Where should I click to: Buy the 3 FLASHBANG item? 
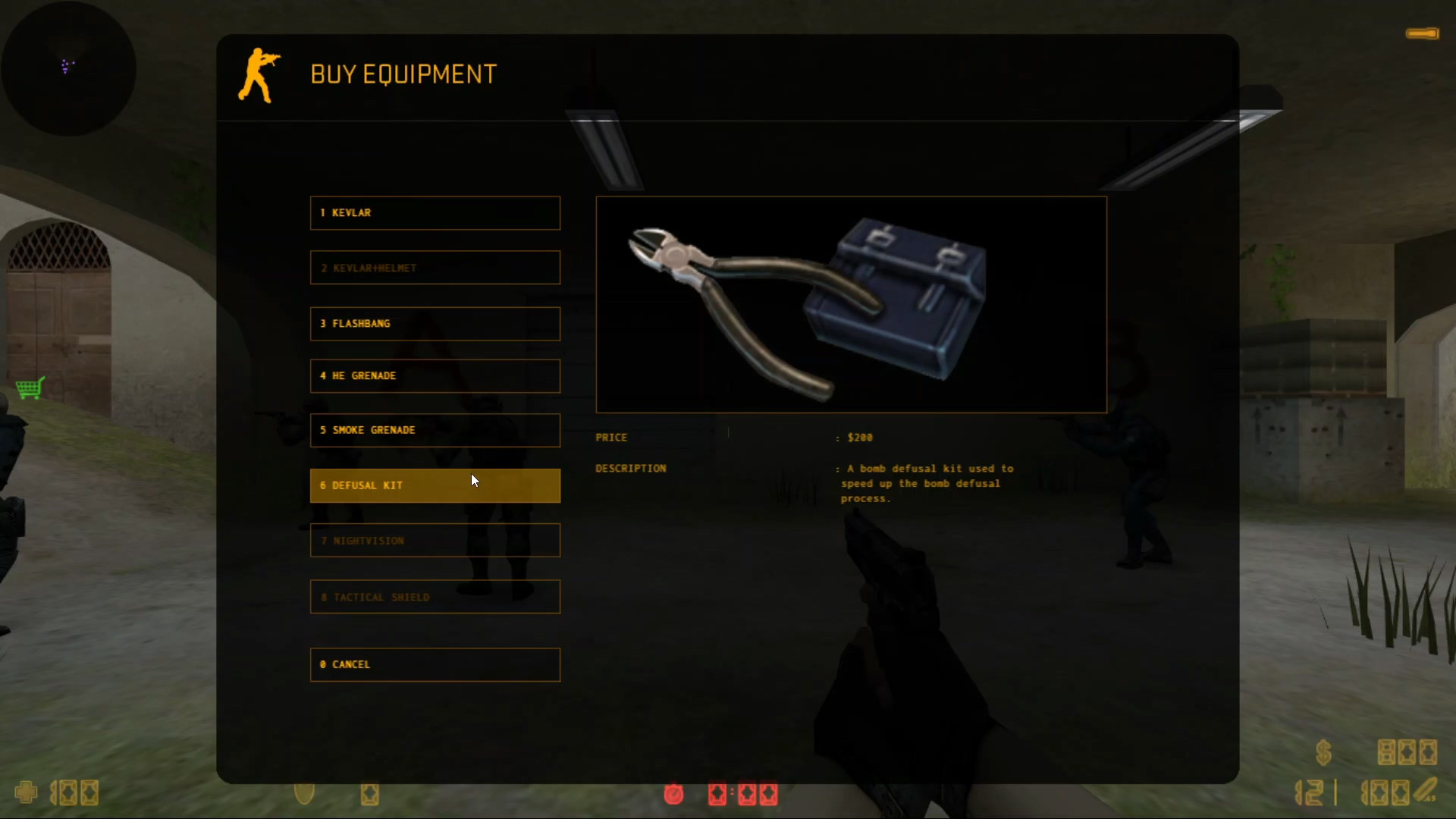(x=435, y=324)
